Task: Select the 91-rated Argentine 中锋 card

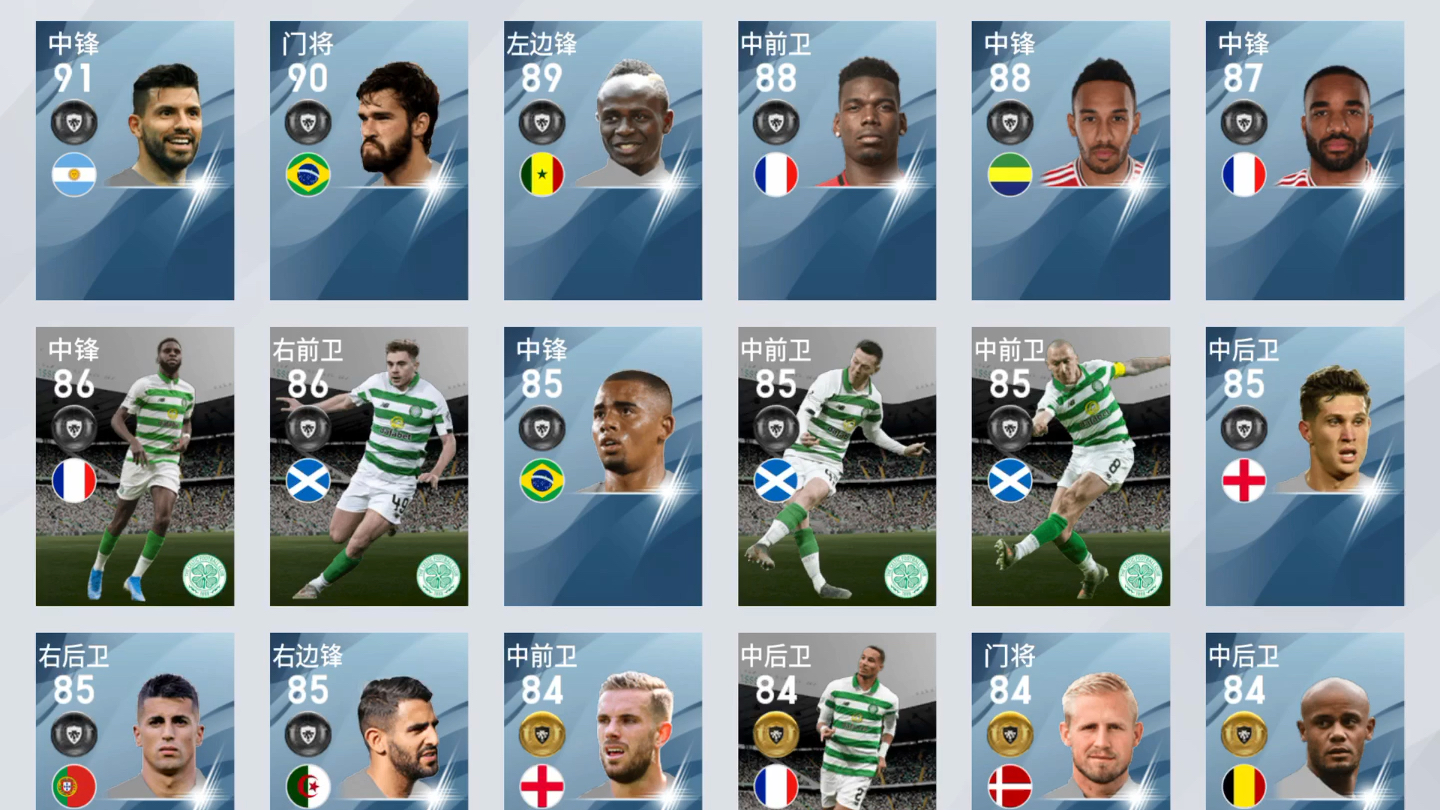Action: coord(135,160)
